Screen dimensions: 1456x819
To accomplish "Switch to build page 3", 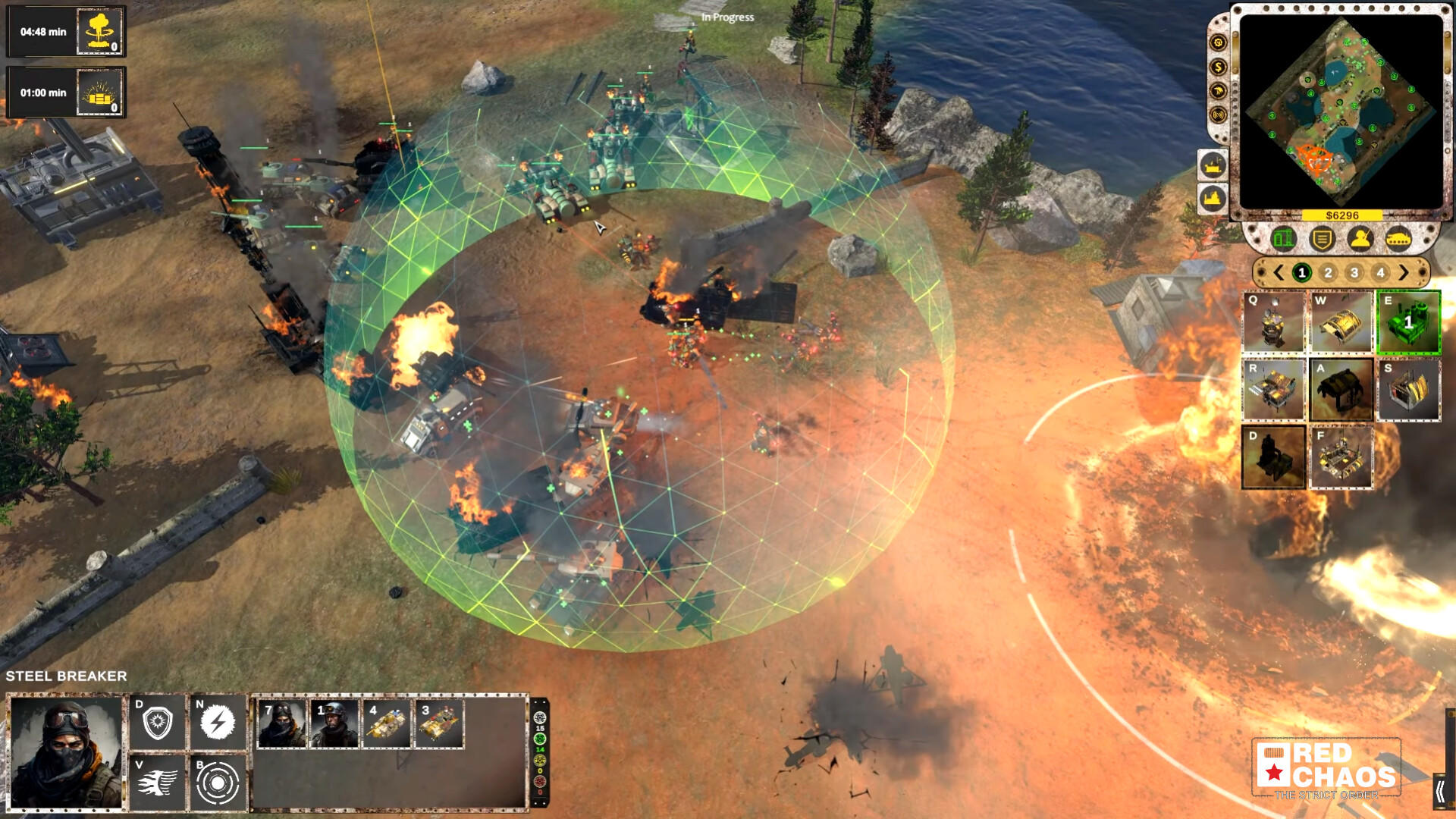I will point(1355,271).
